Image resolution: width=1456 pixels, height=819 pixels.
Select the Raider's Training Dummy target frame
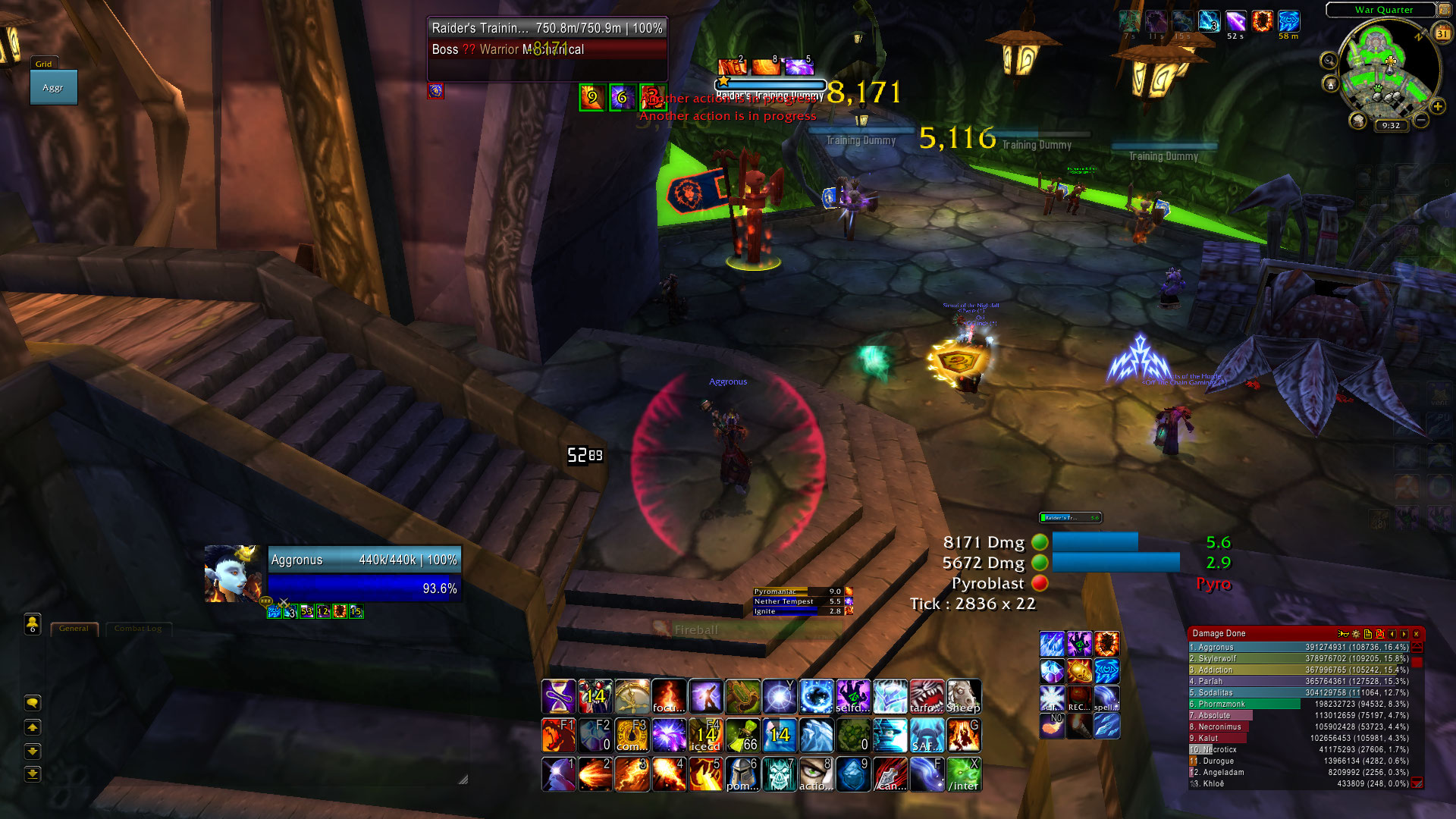[x=547, y=38]
